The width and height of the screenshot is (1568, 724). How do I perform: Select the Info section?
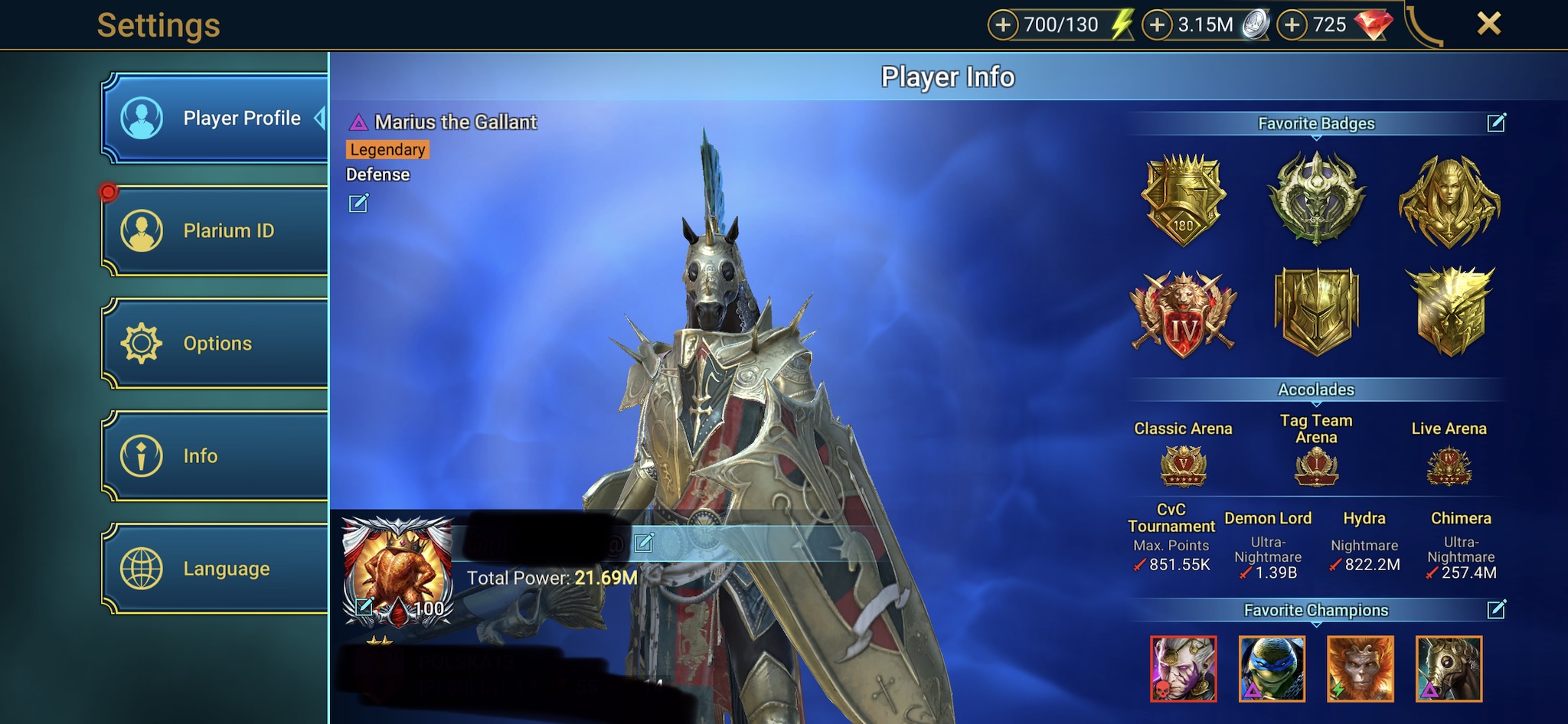tap(214, 455)
